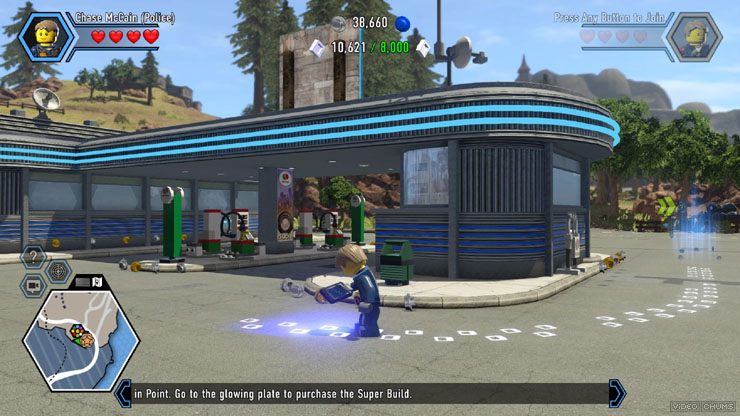Select the video camera chat icon
The image size is (740, 416).
click(33, 286)
